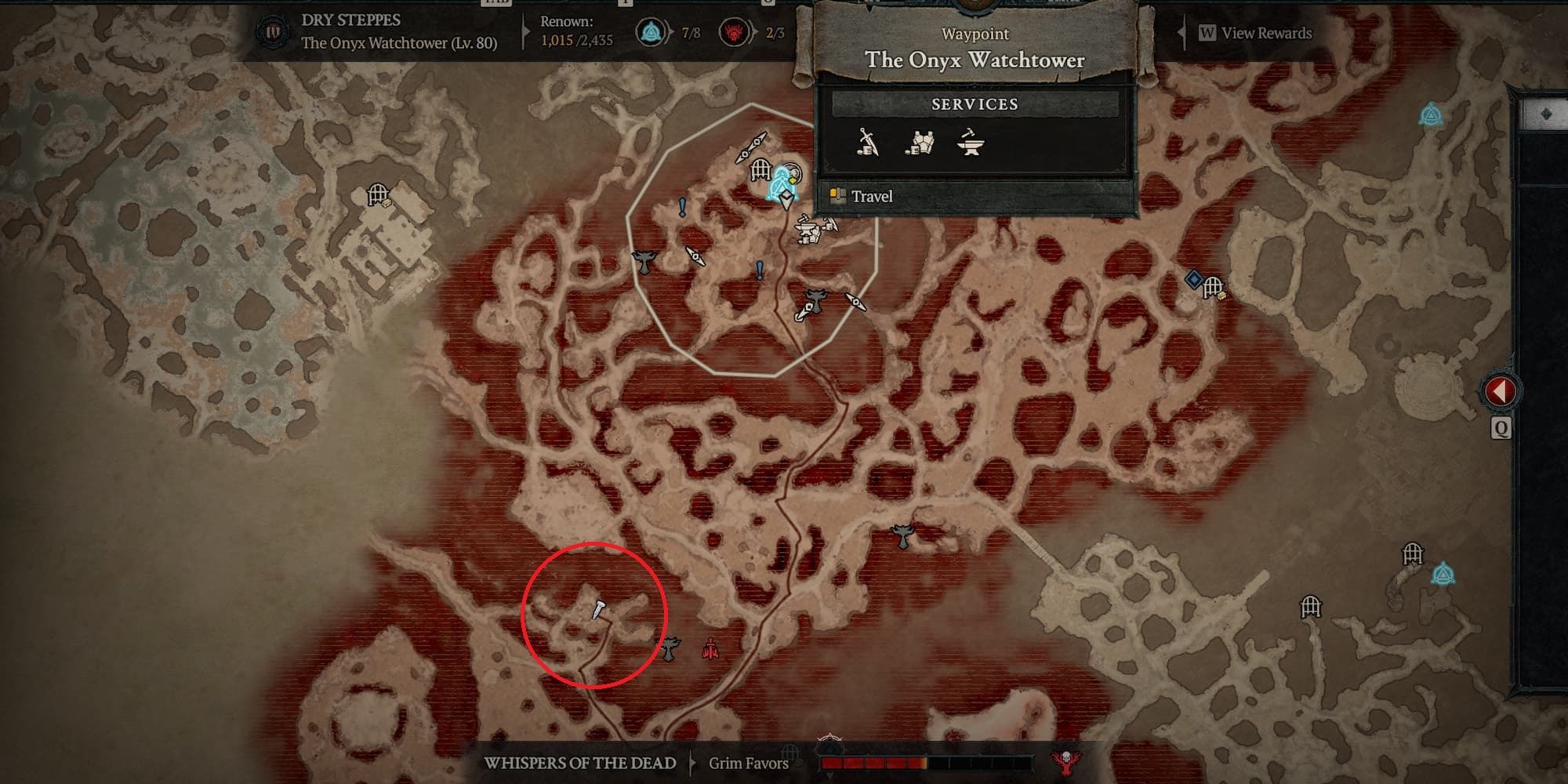This screenshot has height=784, width=1568.
Task: Click the Services header of the waypoint panel
Action: 975,103
